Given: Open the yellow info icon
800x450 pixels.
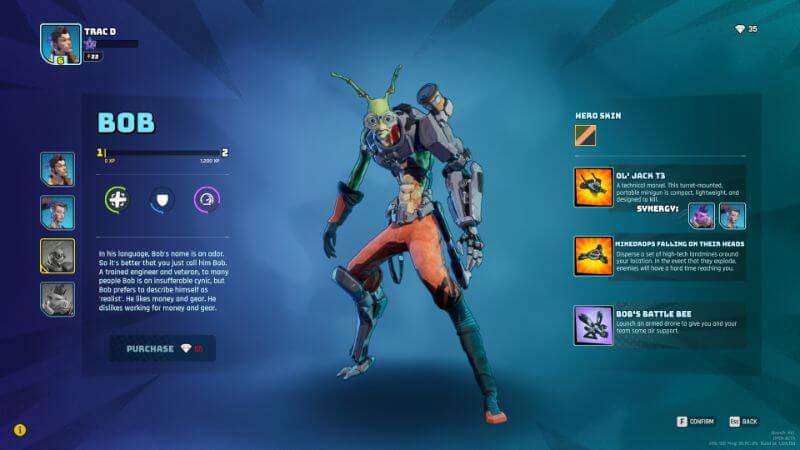Looking at the screenshot, I should point(20,430).
